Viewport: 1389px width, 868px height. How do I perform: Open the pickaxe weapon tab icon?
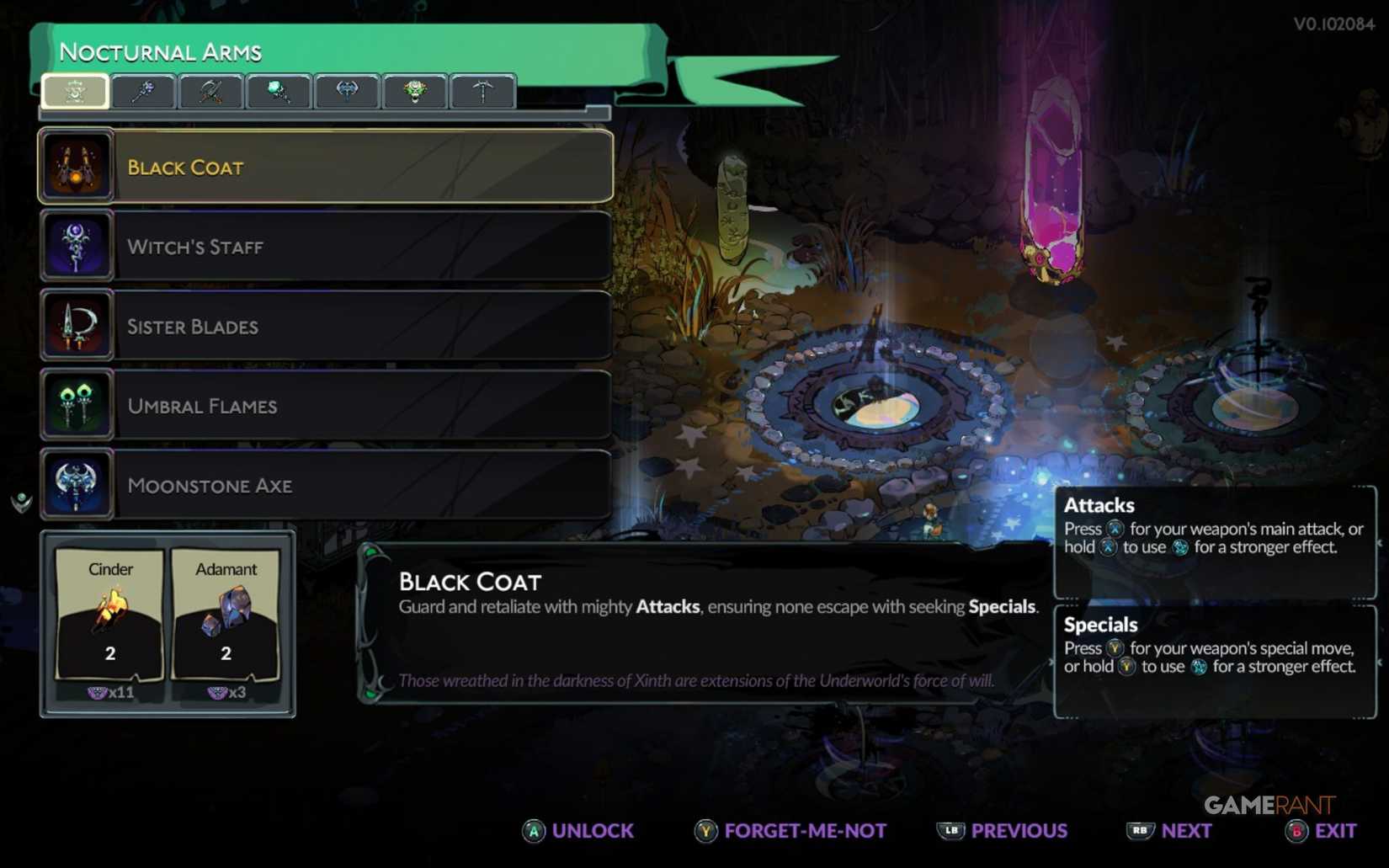coord(483,92)
